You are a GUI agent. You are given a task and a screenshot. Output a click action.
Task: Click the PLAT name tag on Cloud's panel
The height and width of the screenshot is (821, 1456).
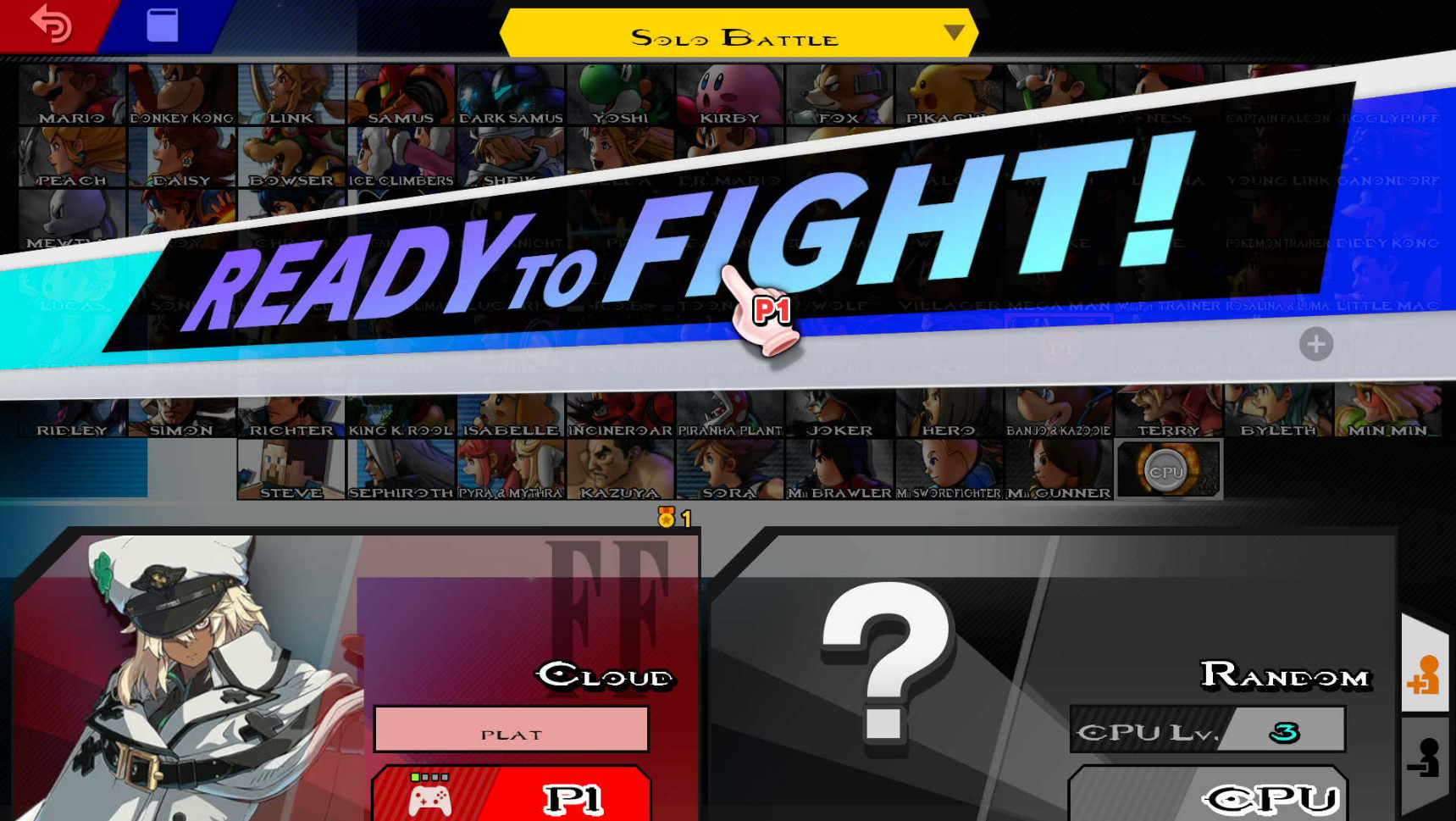[x=510, y=729]
